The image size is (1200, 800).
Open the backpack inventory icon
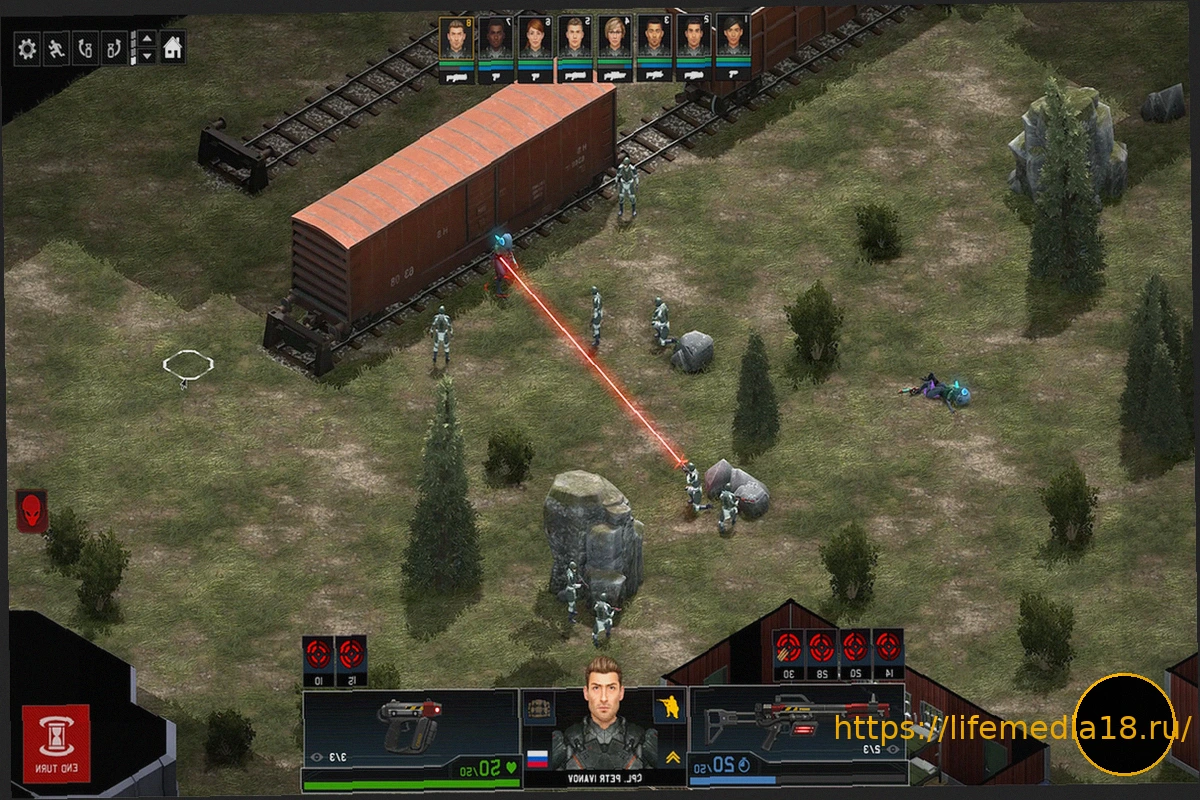coord(539,705)
